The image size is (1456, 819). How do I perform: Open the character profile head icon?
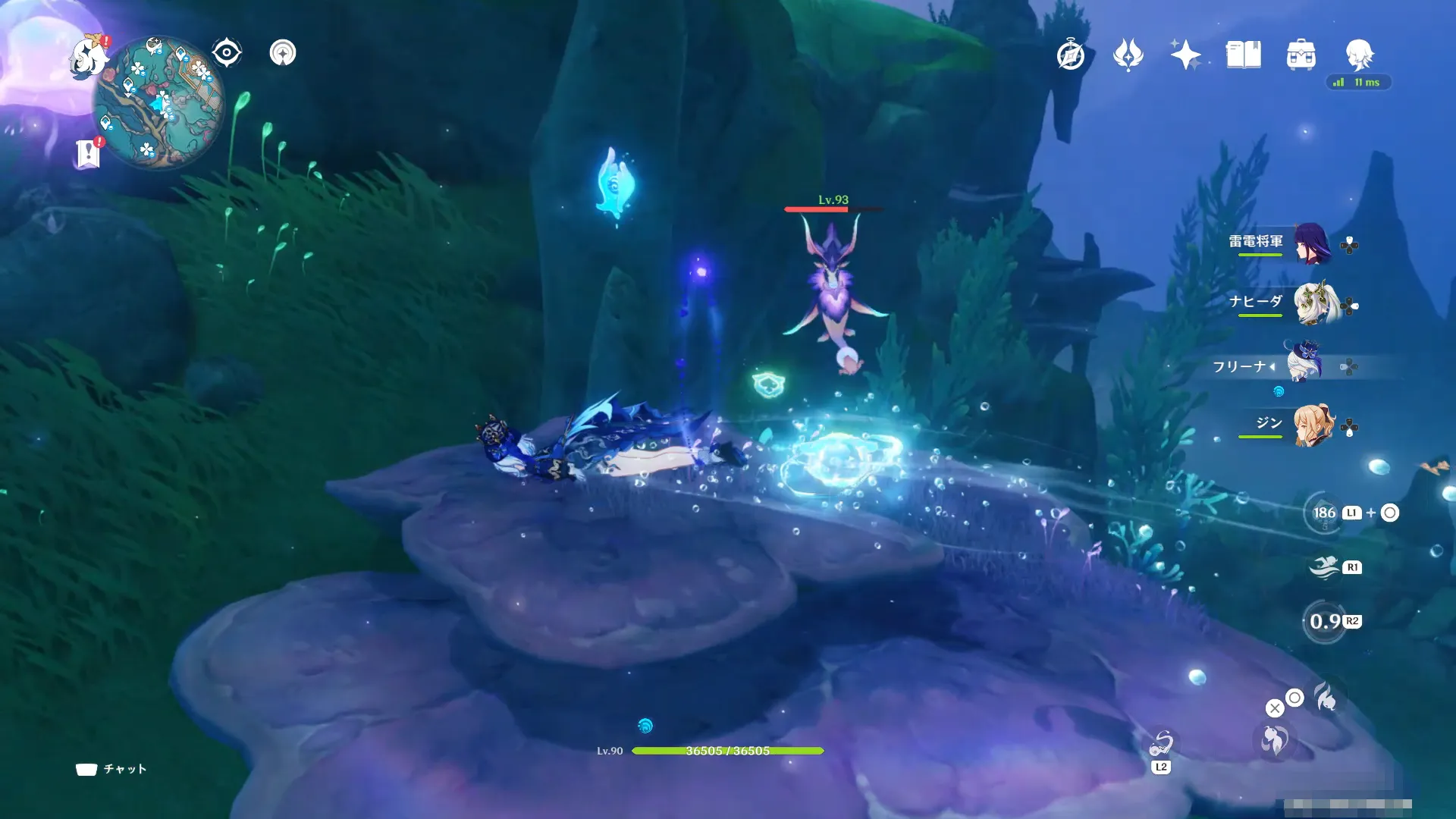1359,55
